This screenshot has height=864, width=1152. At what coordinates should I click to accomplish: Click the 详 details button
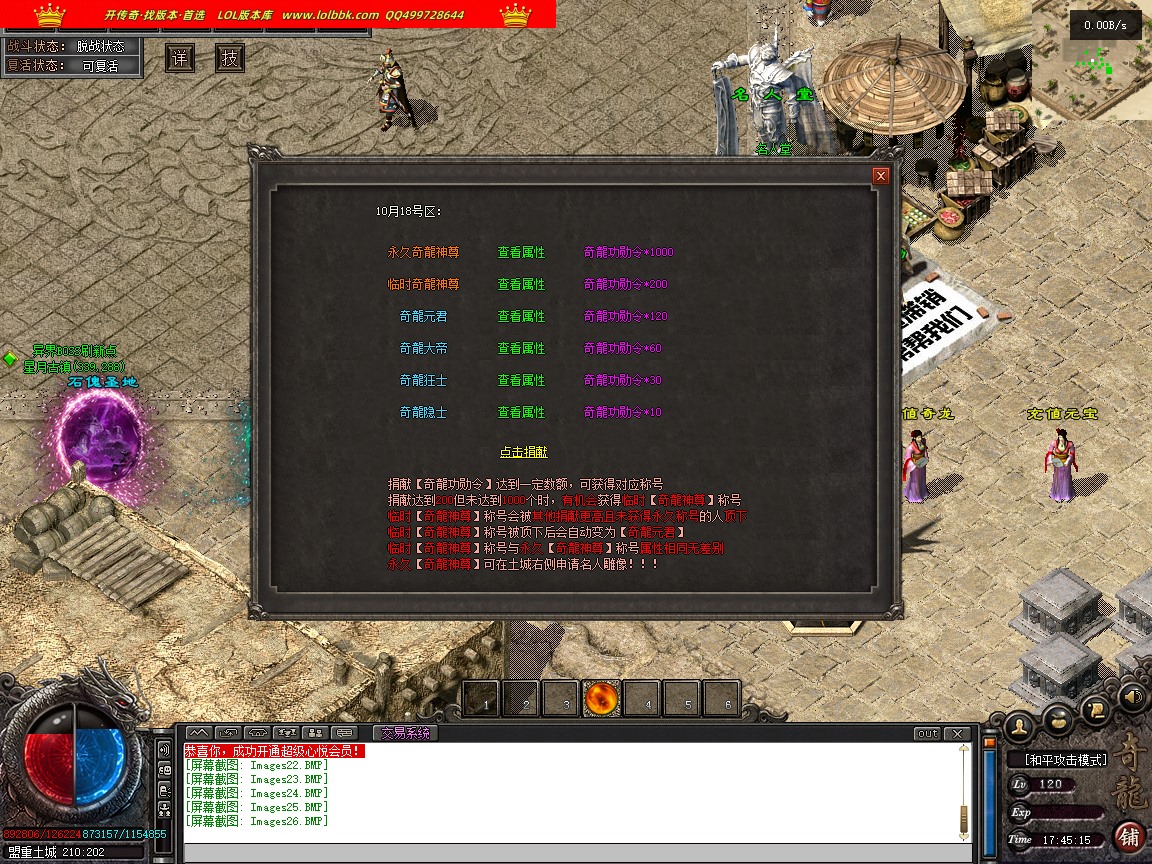pos(180,58)
